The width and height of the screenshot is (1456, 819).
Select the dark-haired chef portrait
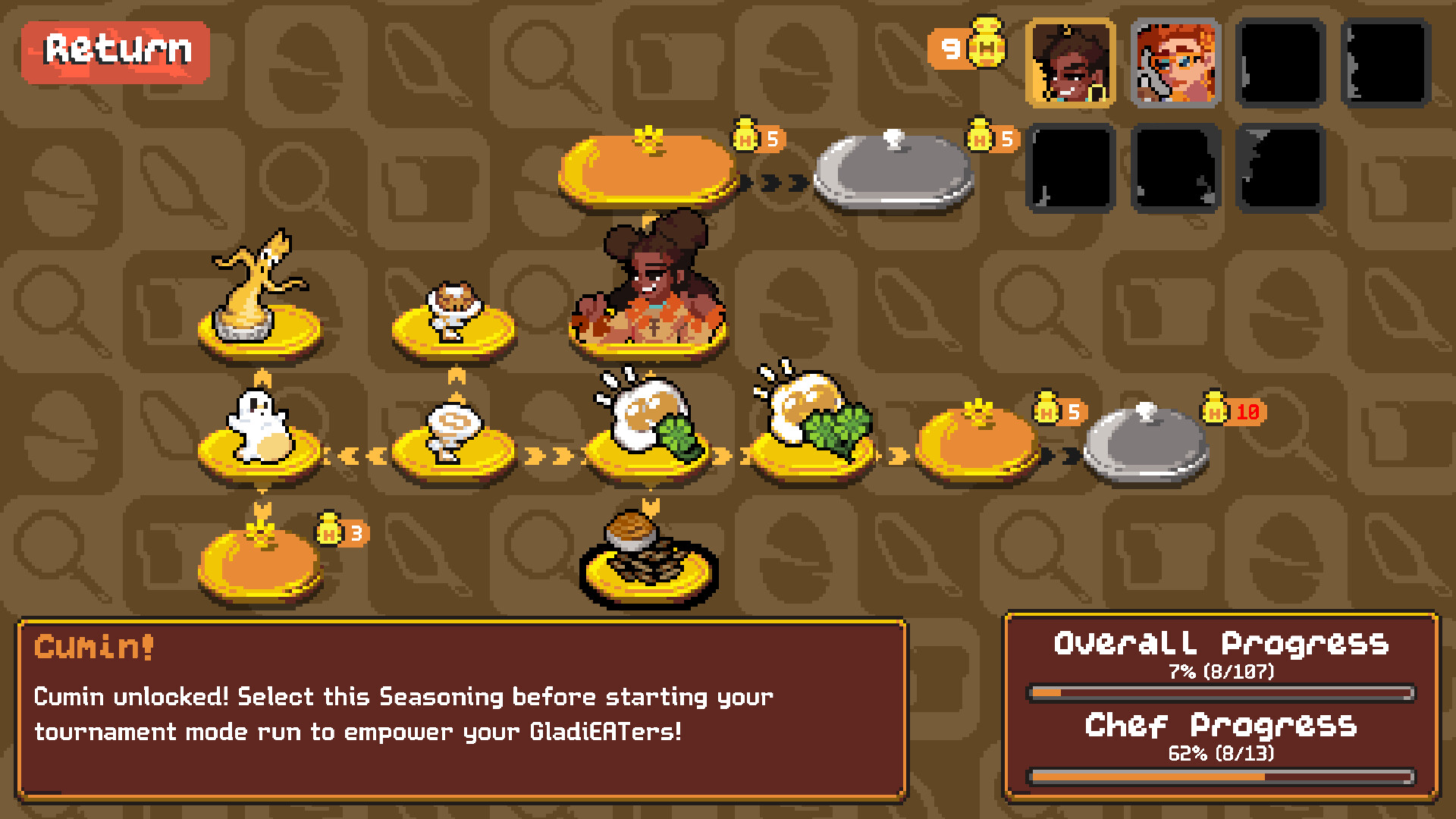point(1070,63)
